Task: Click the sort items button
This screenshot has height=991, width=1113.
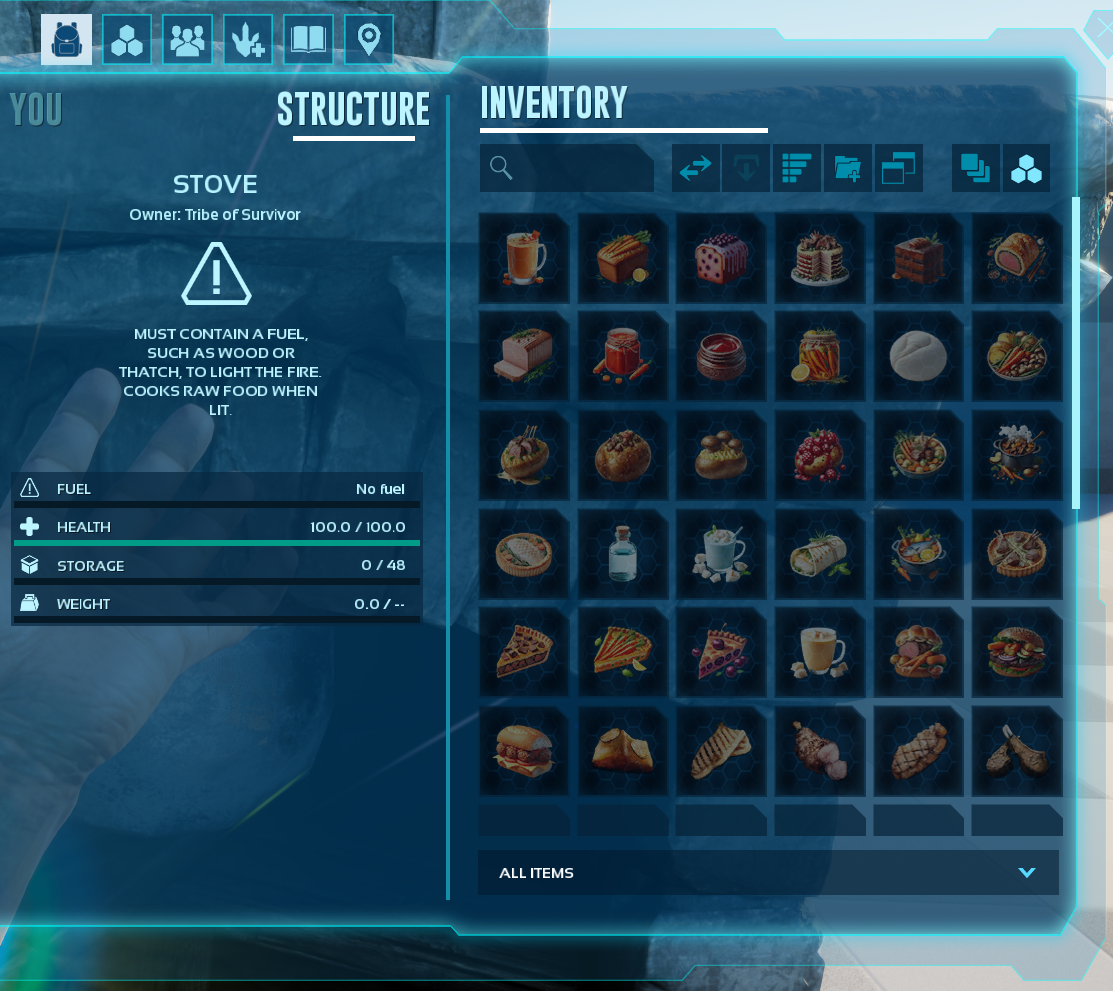Action: (x=797, y=168)
